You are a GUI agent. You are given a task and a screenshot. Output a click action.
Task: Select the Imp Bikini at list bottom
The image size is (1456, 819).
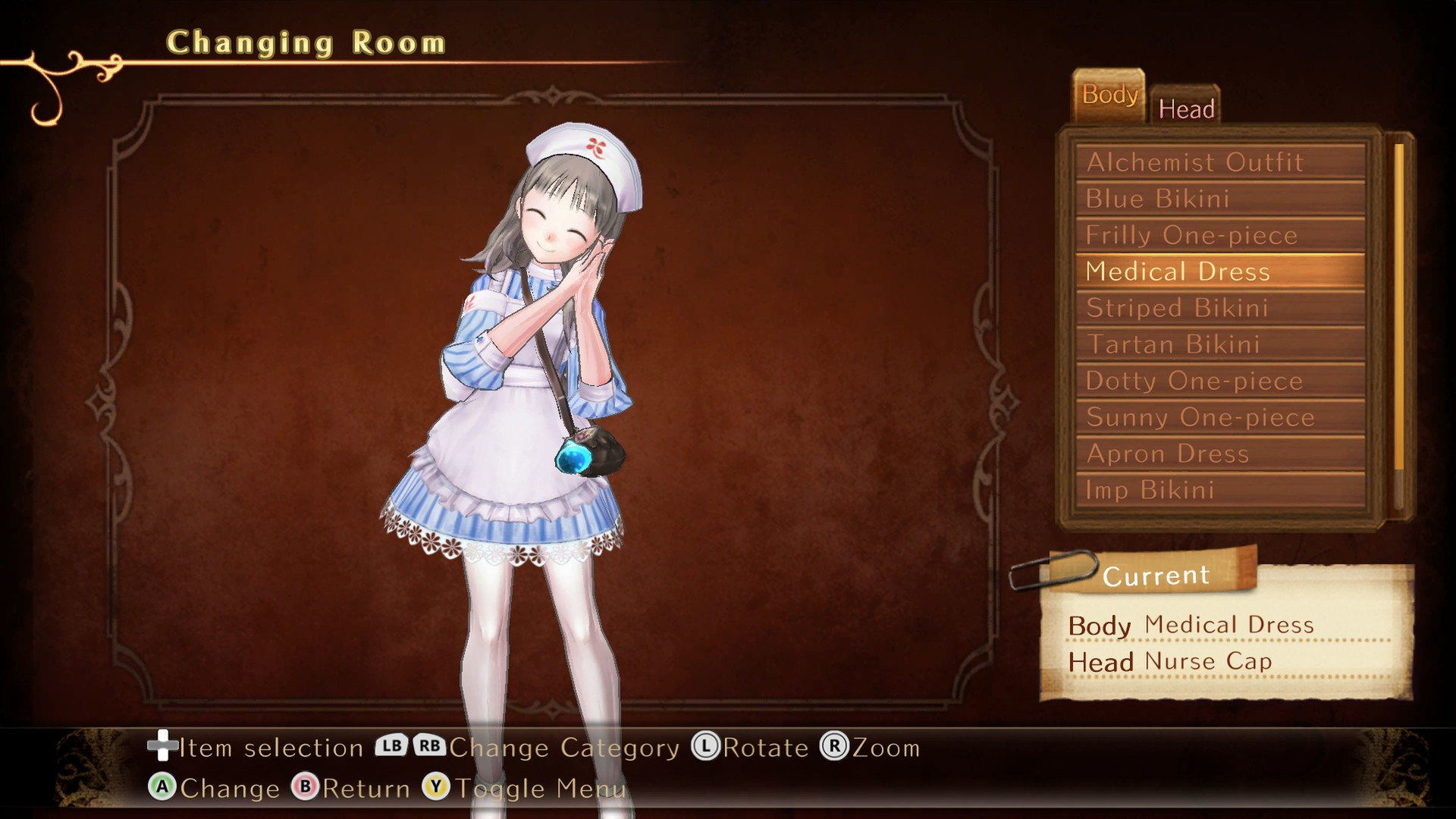[x=1149, y=490]
